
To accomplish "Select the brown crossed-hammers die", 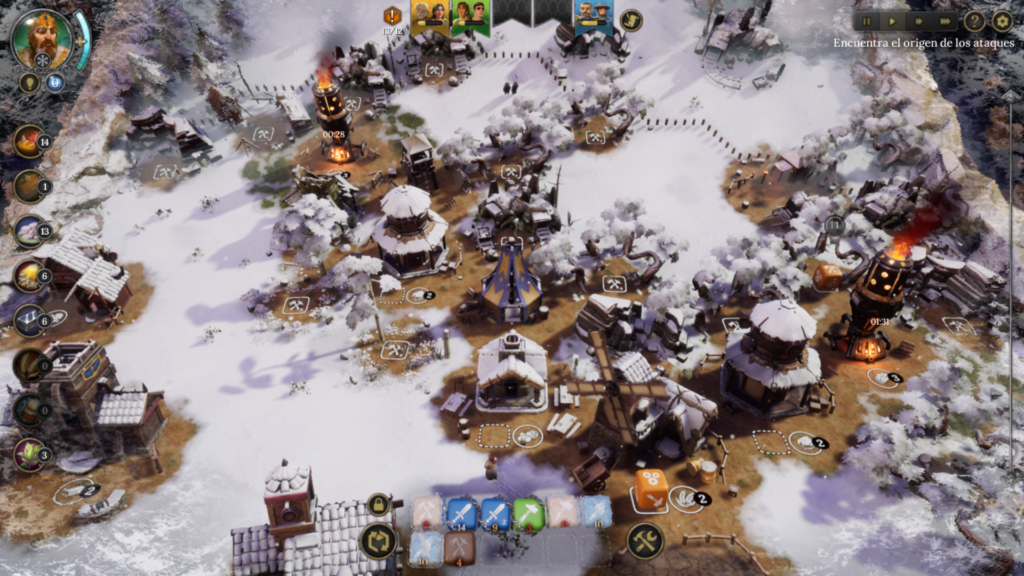I will [459, 547].
